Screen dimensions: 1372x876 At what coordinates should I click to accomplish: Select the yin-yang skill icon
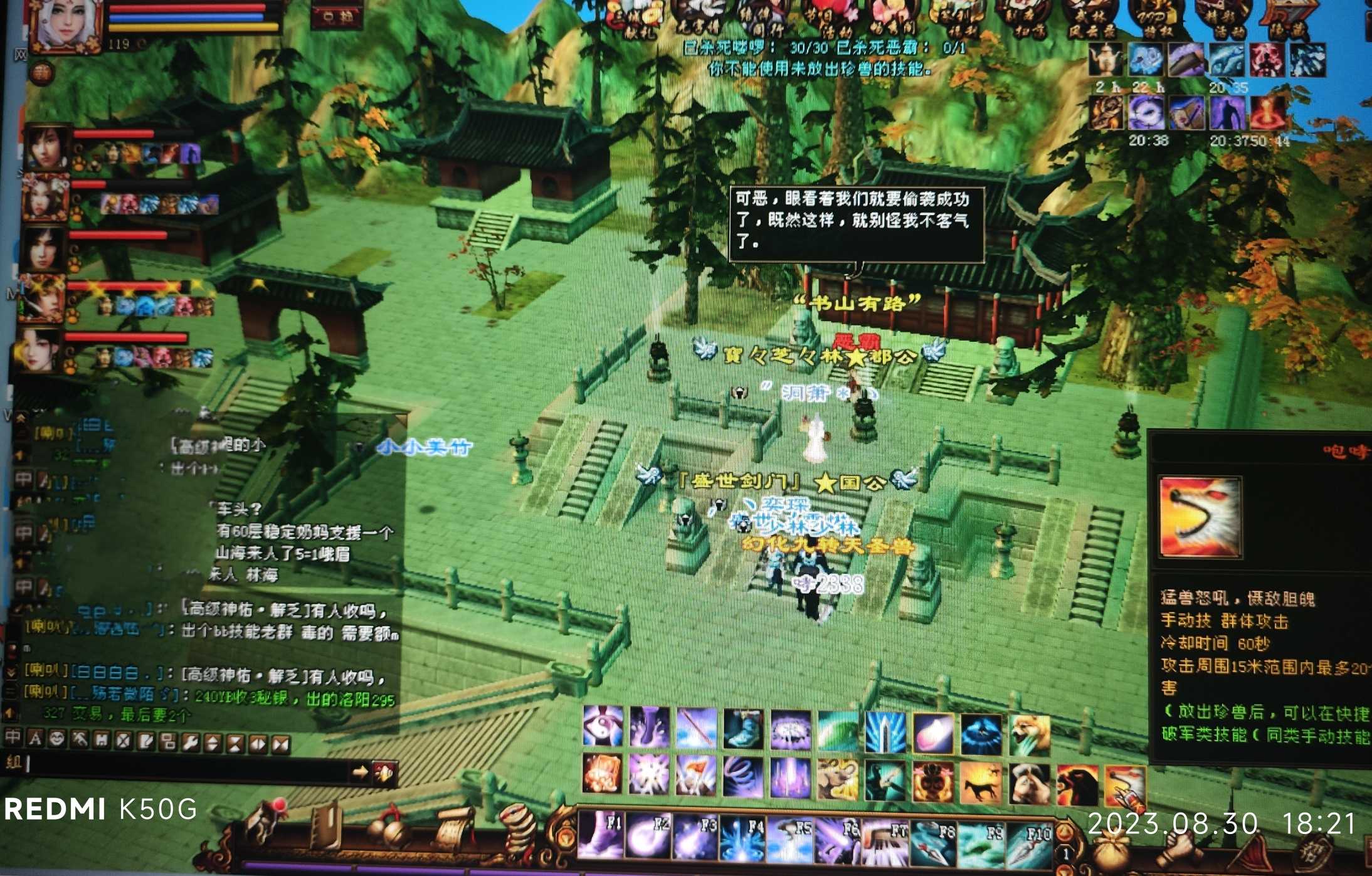(x=603, y=727)
